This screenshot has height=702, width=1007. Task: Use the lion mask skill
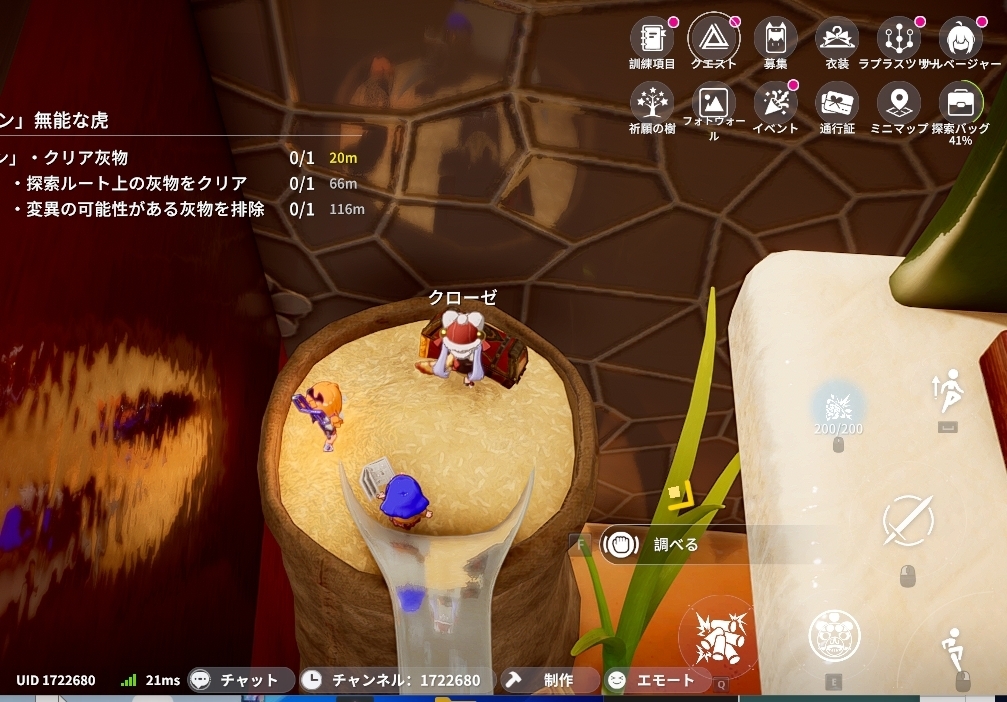pyautogui.click(x=834, y=636)
